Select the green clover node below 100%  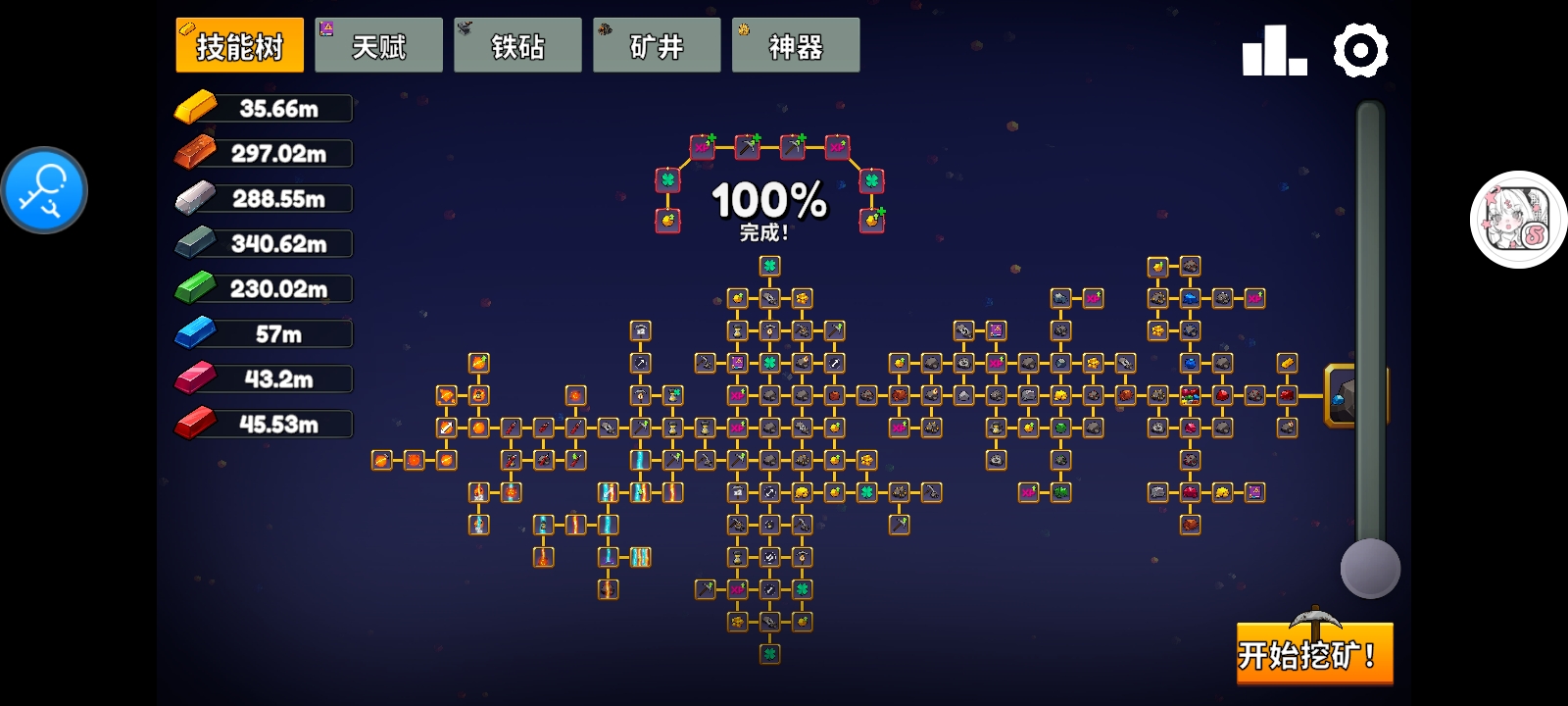tap(769, 266)
